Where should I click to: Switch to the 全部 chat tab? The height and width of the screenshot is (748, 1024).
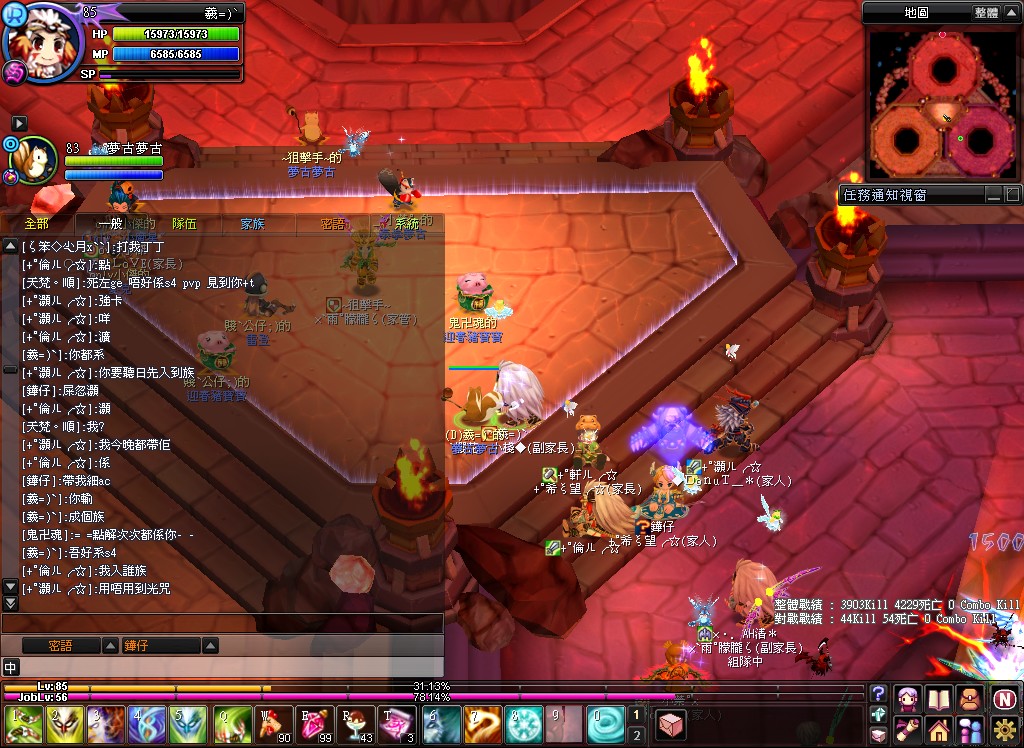tap(36, 224)
